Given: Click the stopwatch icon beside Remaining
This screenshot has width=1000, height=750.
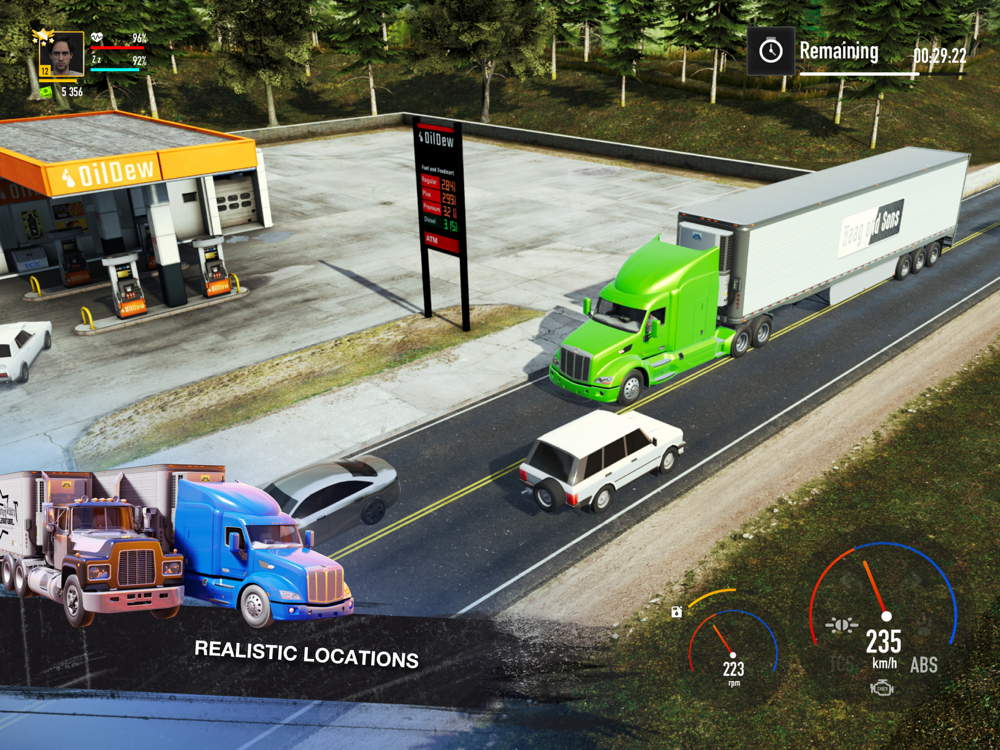Looking at the screenshot, I should point(770,51).
